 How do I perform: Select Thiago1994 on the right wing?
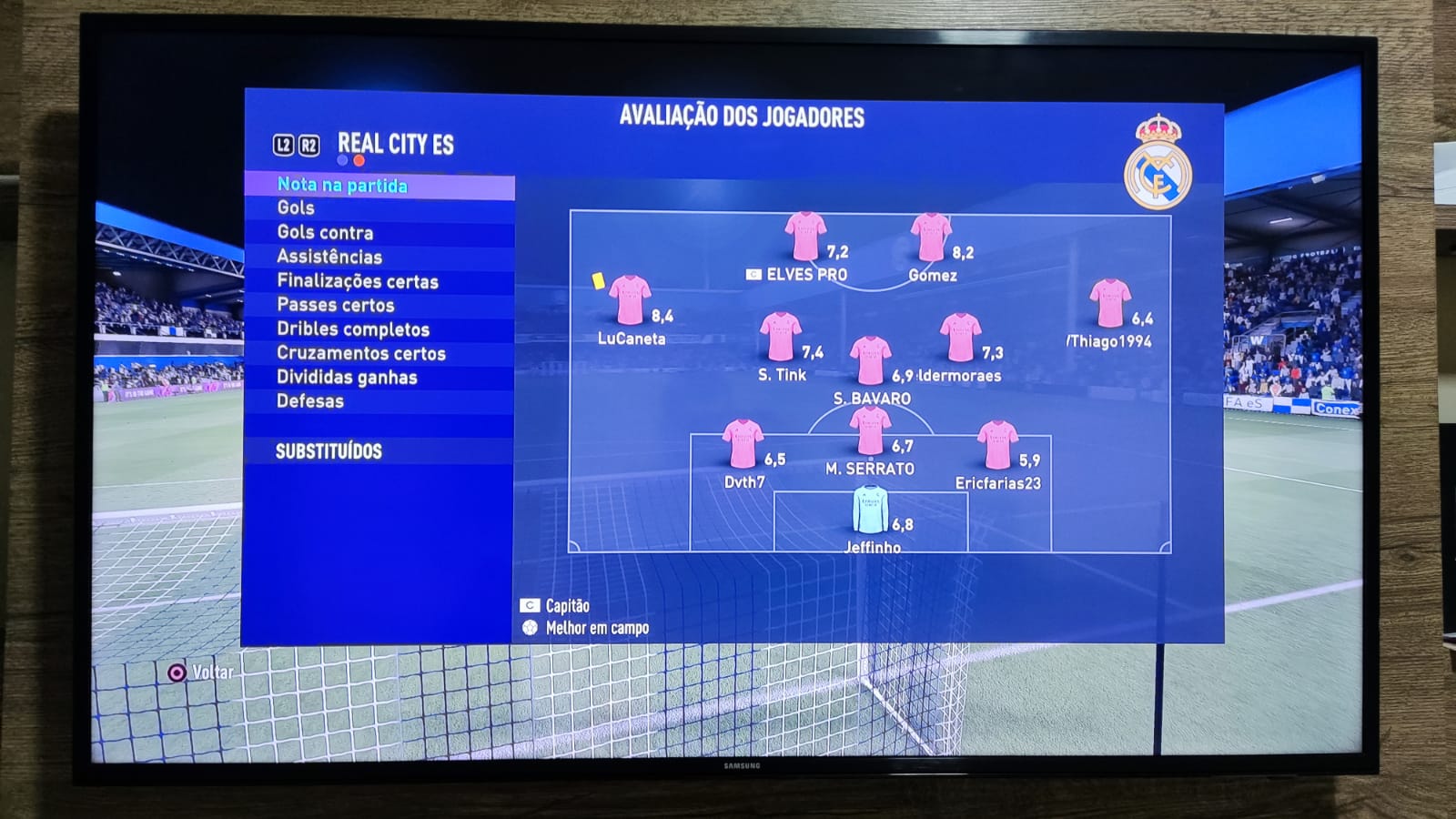1110,304
